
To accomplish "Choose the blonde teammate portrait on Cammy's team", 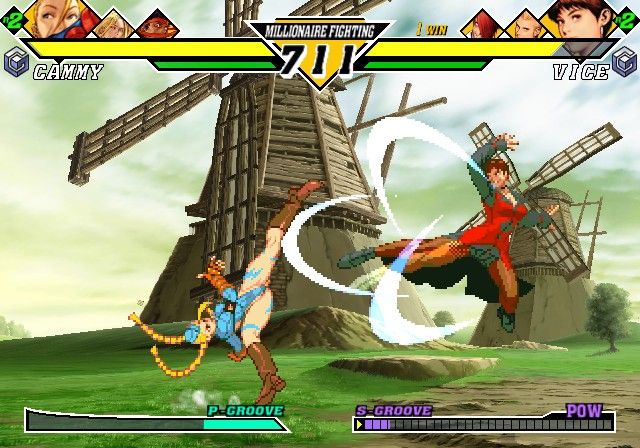I will coord(113,23).
